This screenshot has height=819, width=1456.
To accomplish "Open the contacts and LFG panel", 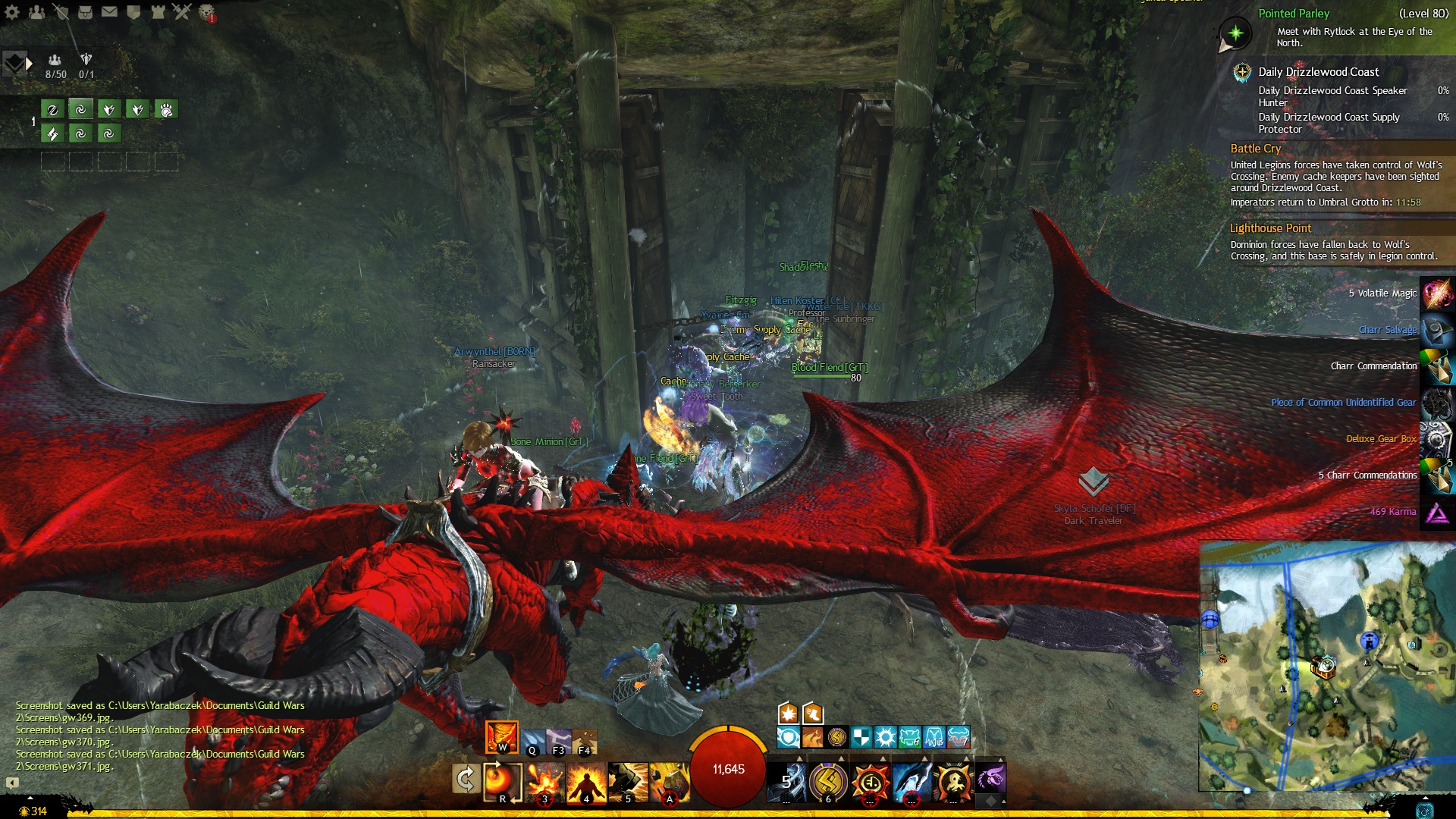I will pyautogui.click(x=36, y=11).
